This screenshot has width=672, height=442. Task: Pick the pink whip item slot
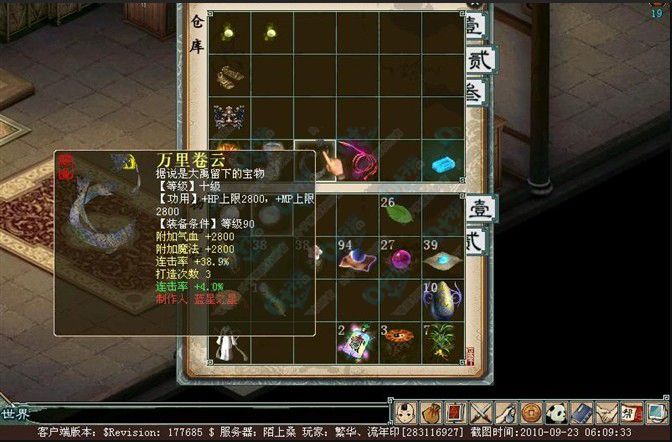point(357,160)
